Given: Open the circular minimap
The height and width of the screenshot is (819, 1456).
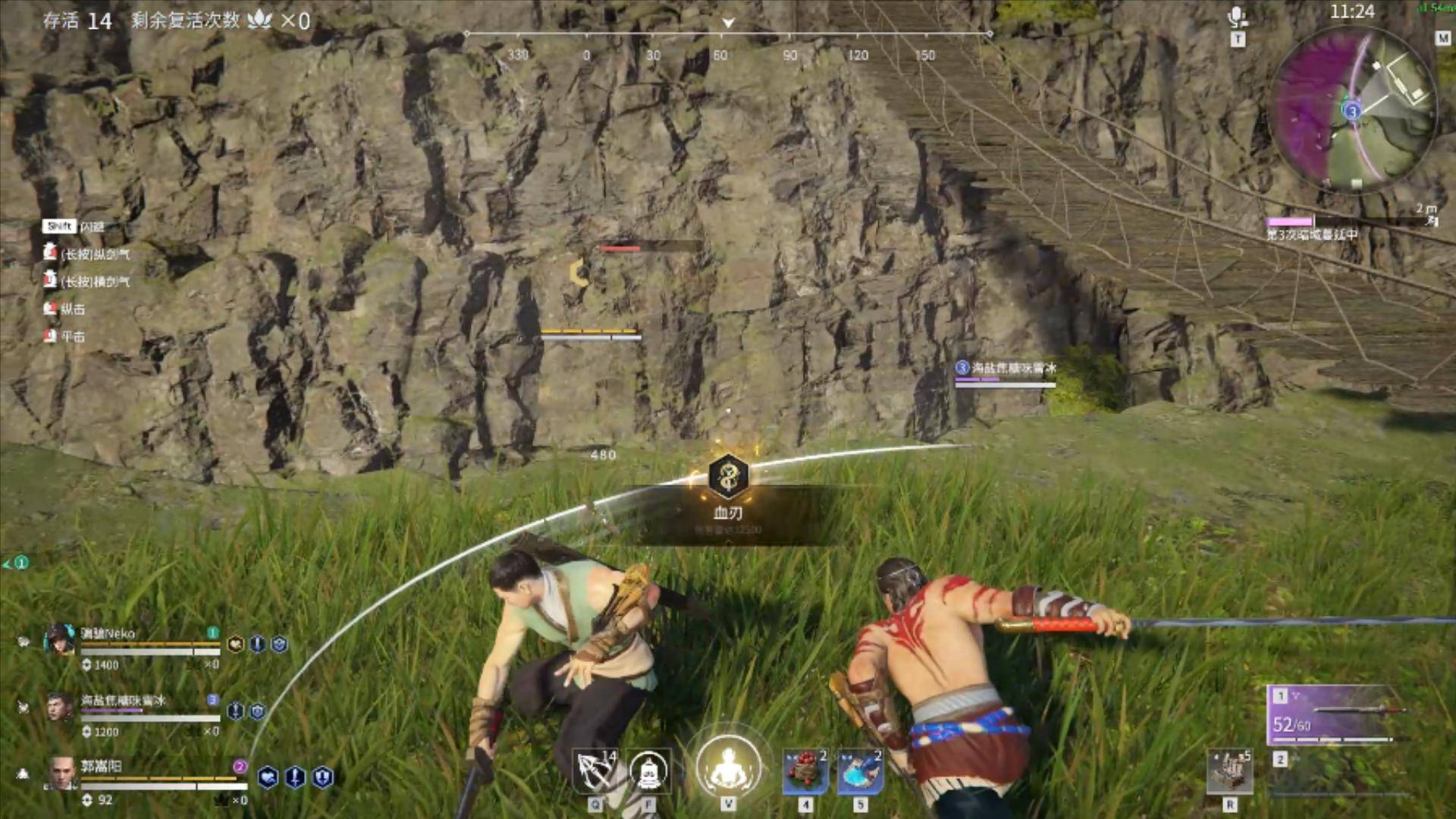Looking at the screenshot, I should pos(1353,108).
